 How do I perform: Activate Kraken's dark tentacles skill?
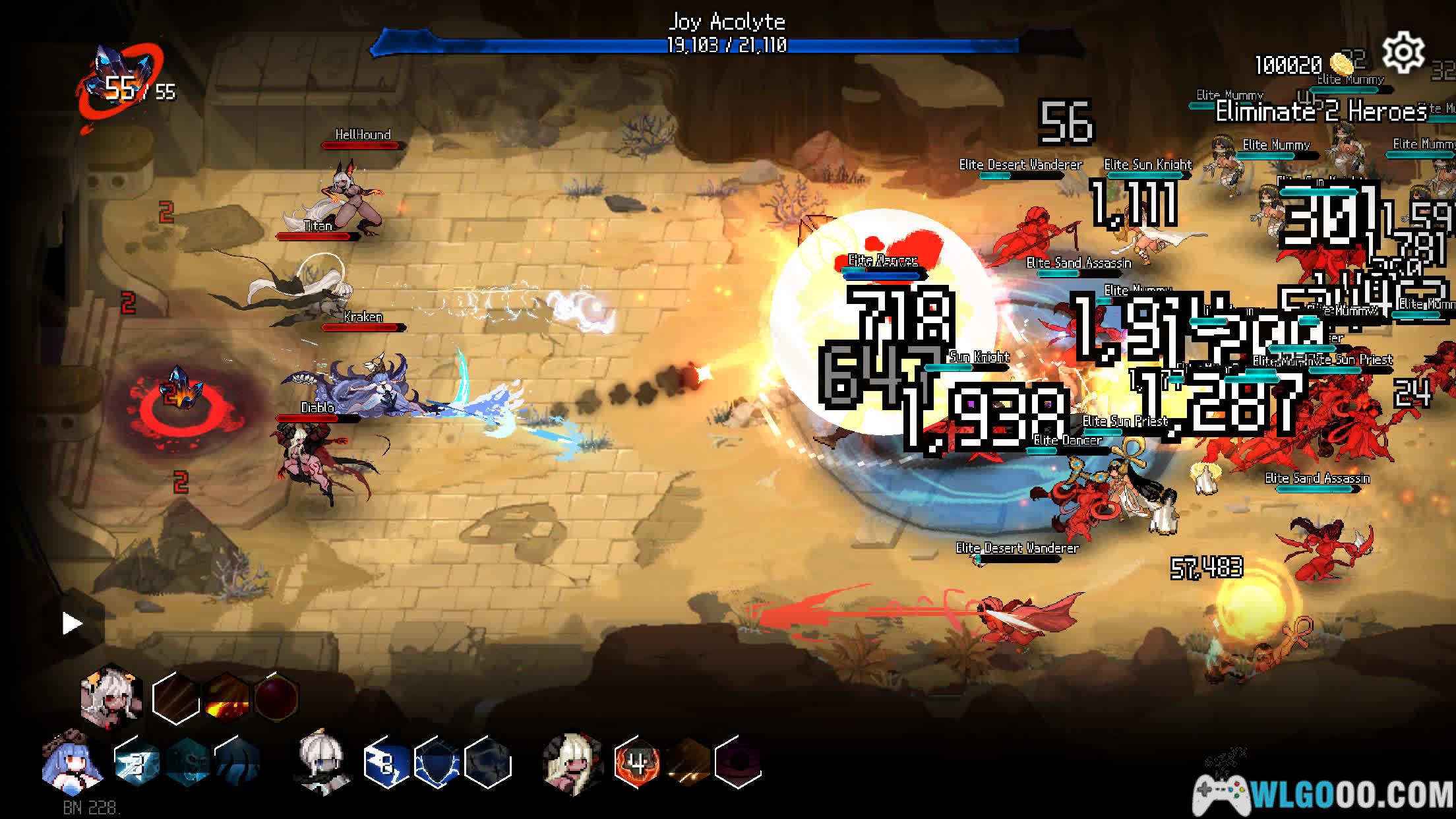(x=237, y=764)
